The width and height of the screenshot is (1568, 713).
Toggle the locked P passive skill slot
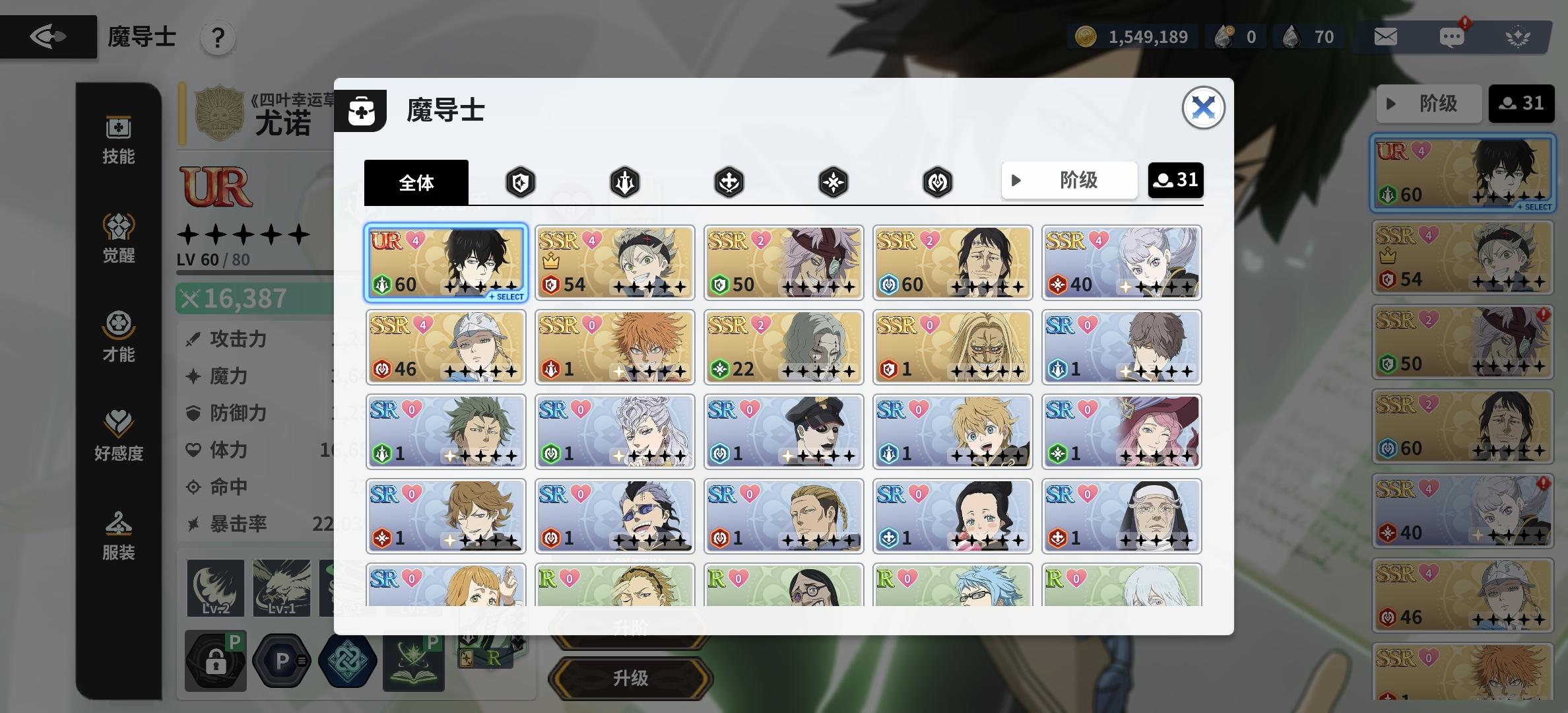point(214,660)
